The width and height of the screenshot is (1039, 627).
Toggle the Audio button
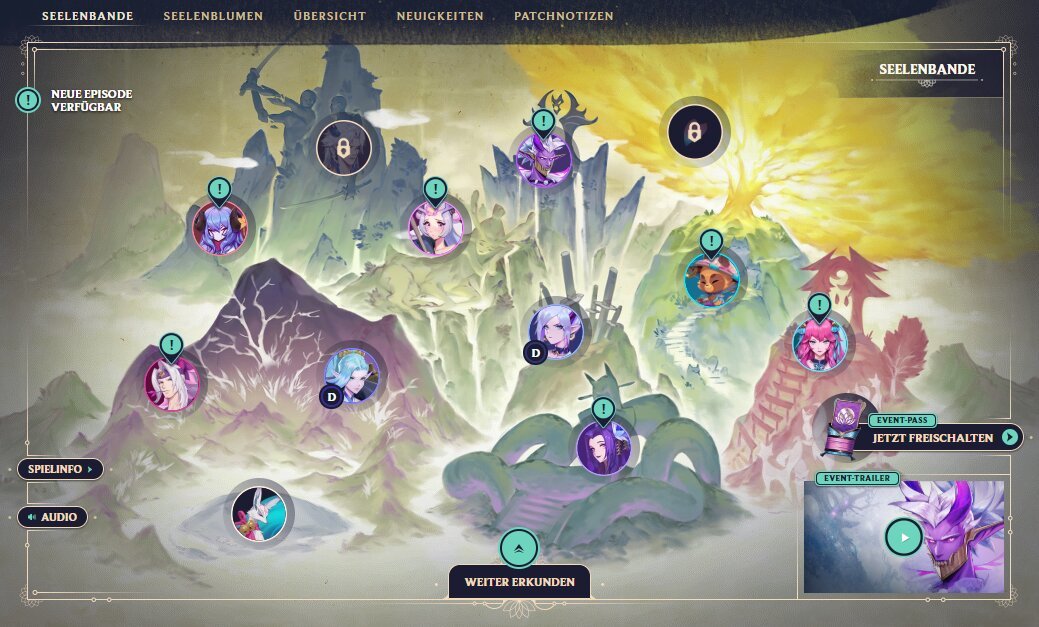[53, 517]
